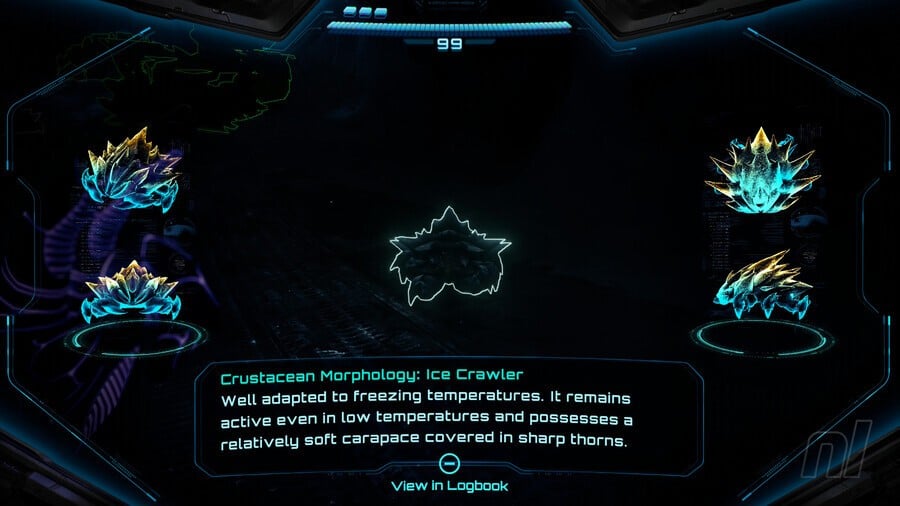The image size is (900, 506).
Task: Select the side-profile Ice Crawler scan image
Action: tap(762, 281)
